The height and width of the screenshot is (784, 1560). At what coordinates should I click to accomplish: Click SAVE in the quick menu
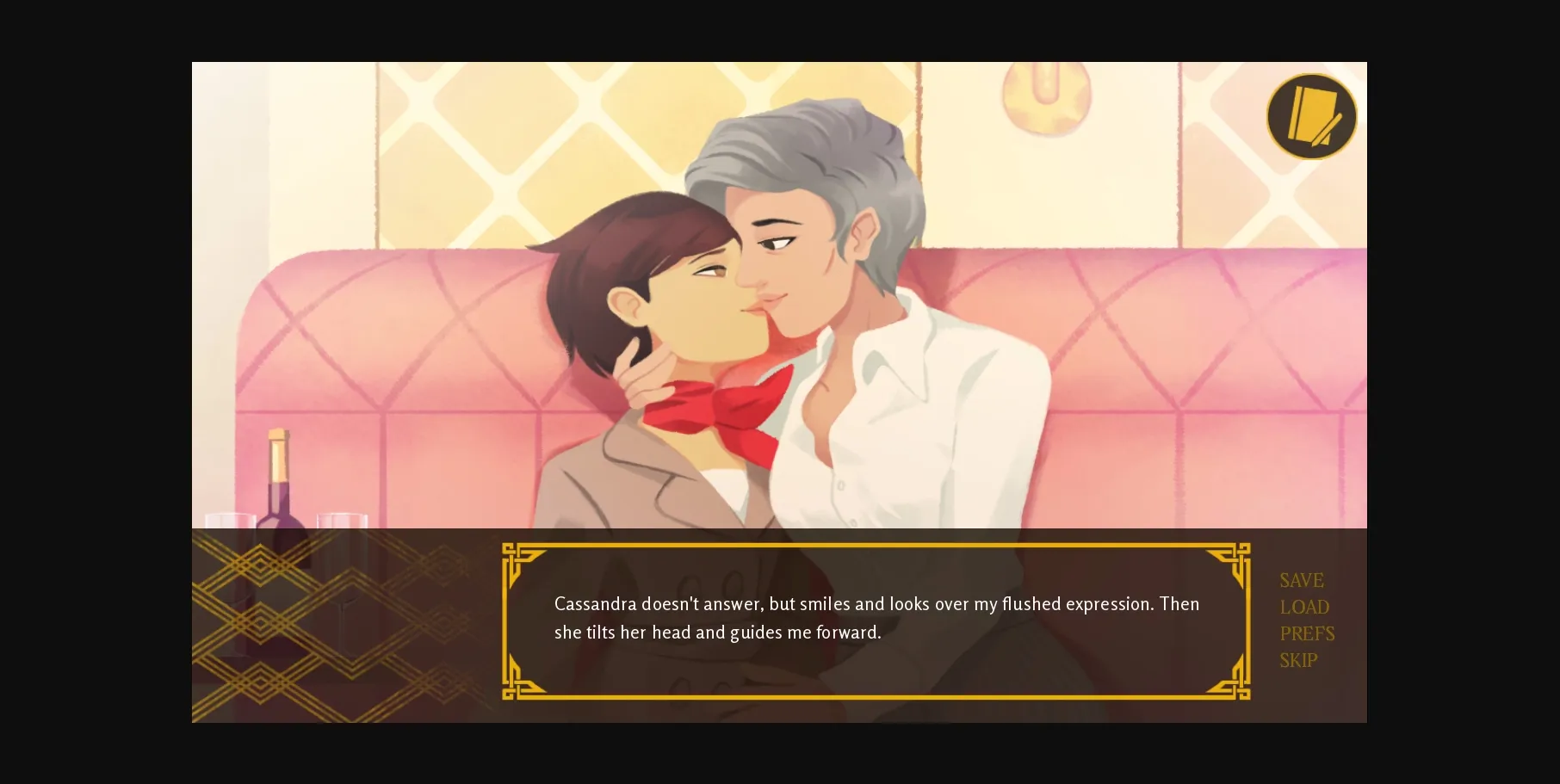tap(1302, 580)
